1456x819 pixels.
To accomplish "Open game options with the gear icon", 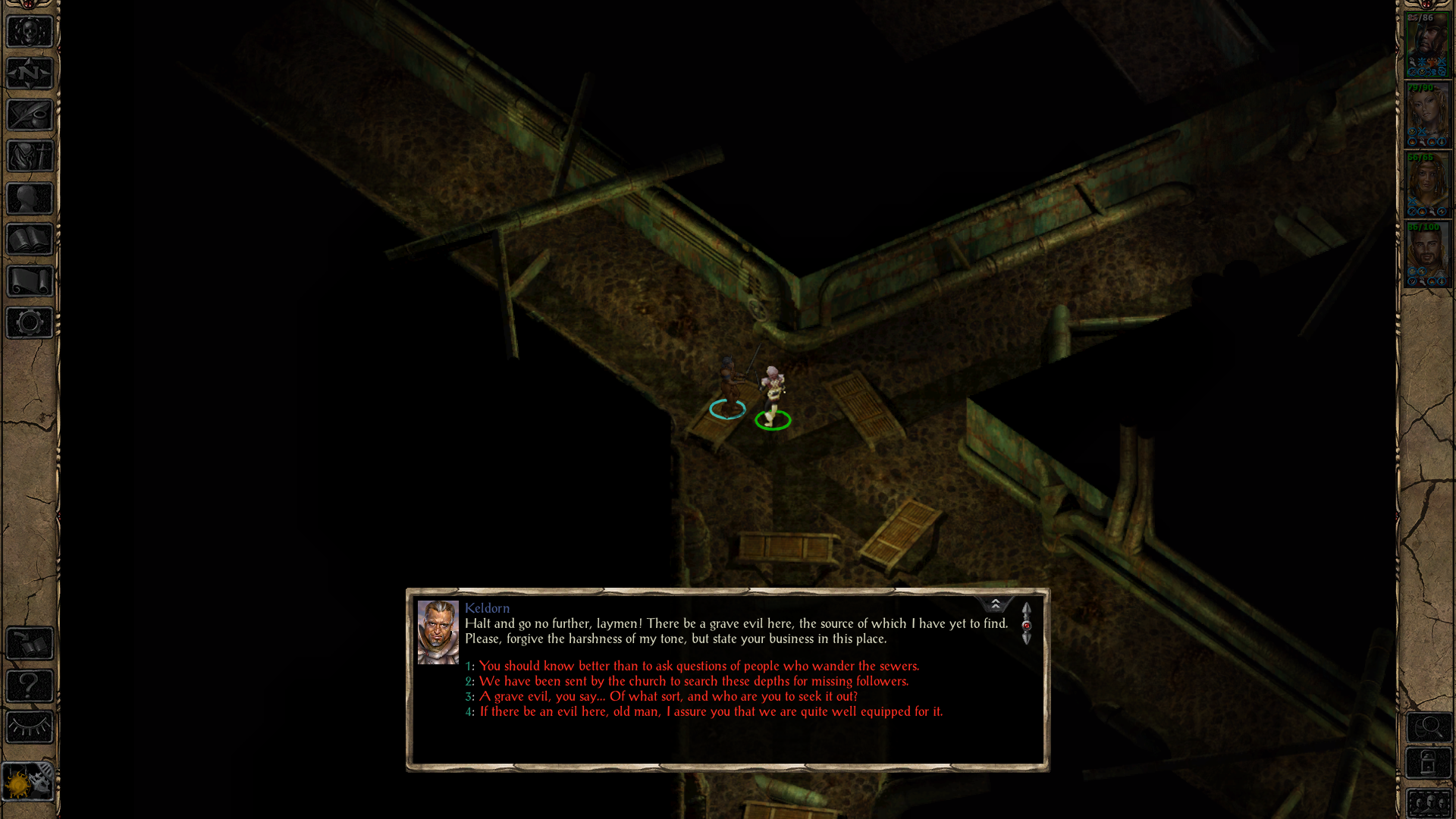I will [x=29, y=322].
